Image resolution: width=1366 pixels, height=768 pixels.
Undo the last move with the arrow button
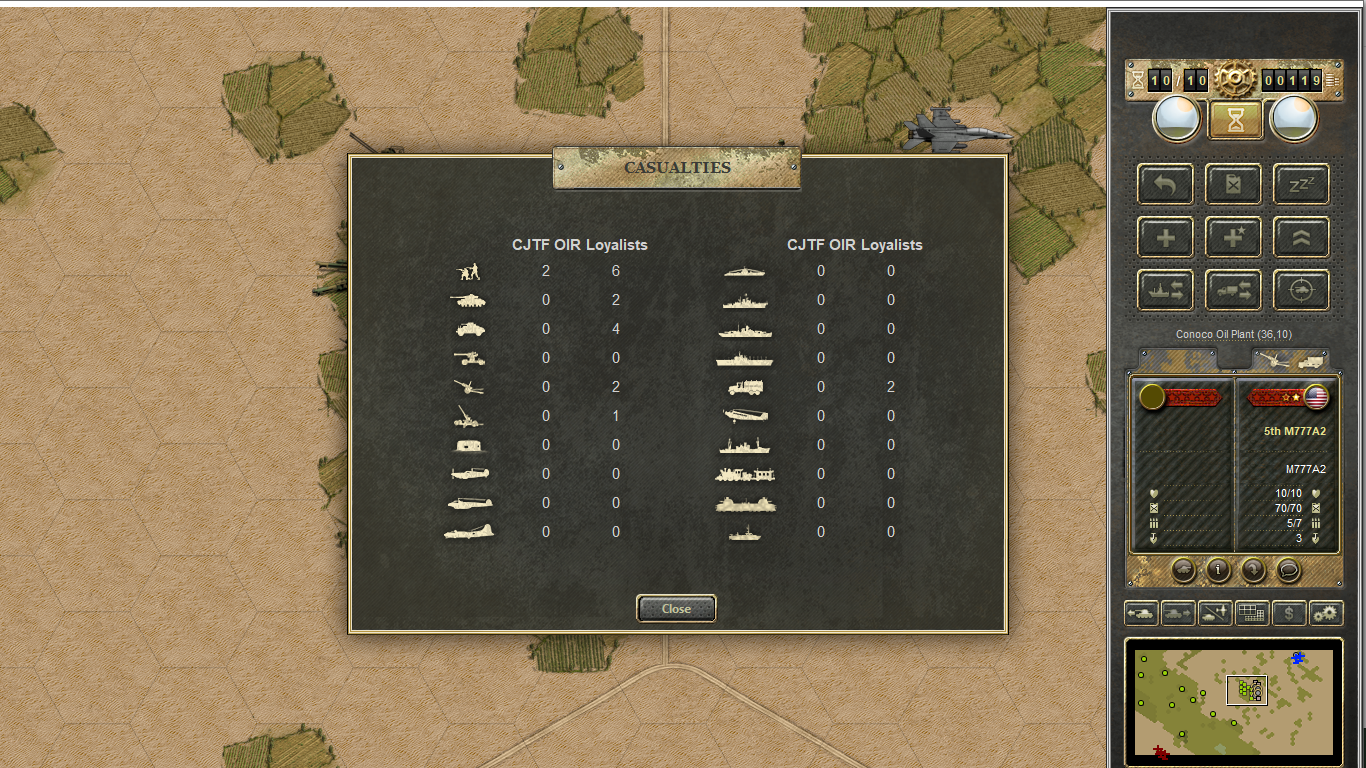[1165, 184]
